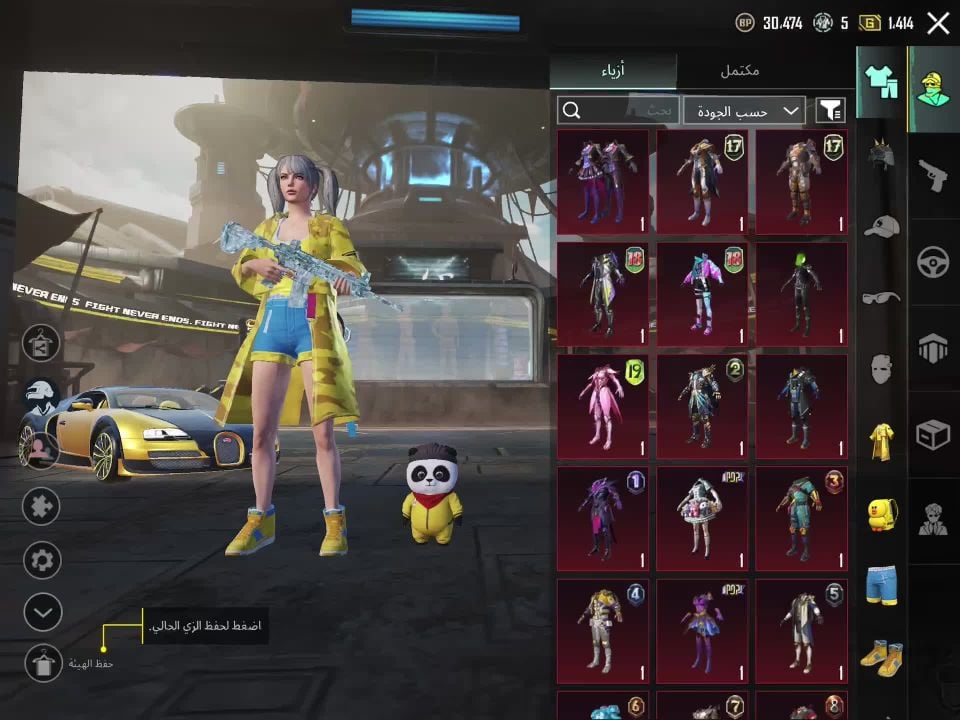Close the inventory screen with the X
Screen dimensions: 960x720
click(938, 23)
